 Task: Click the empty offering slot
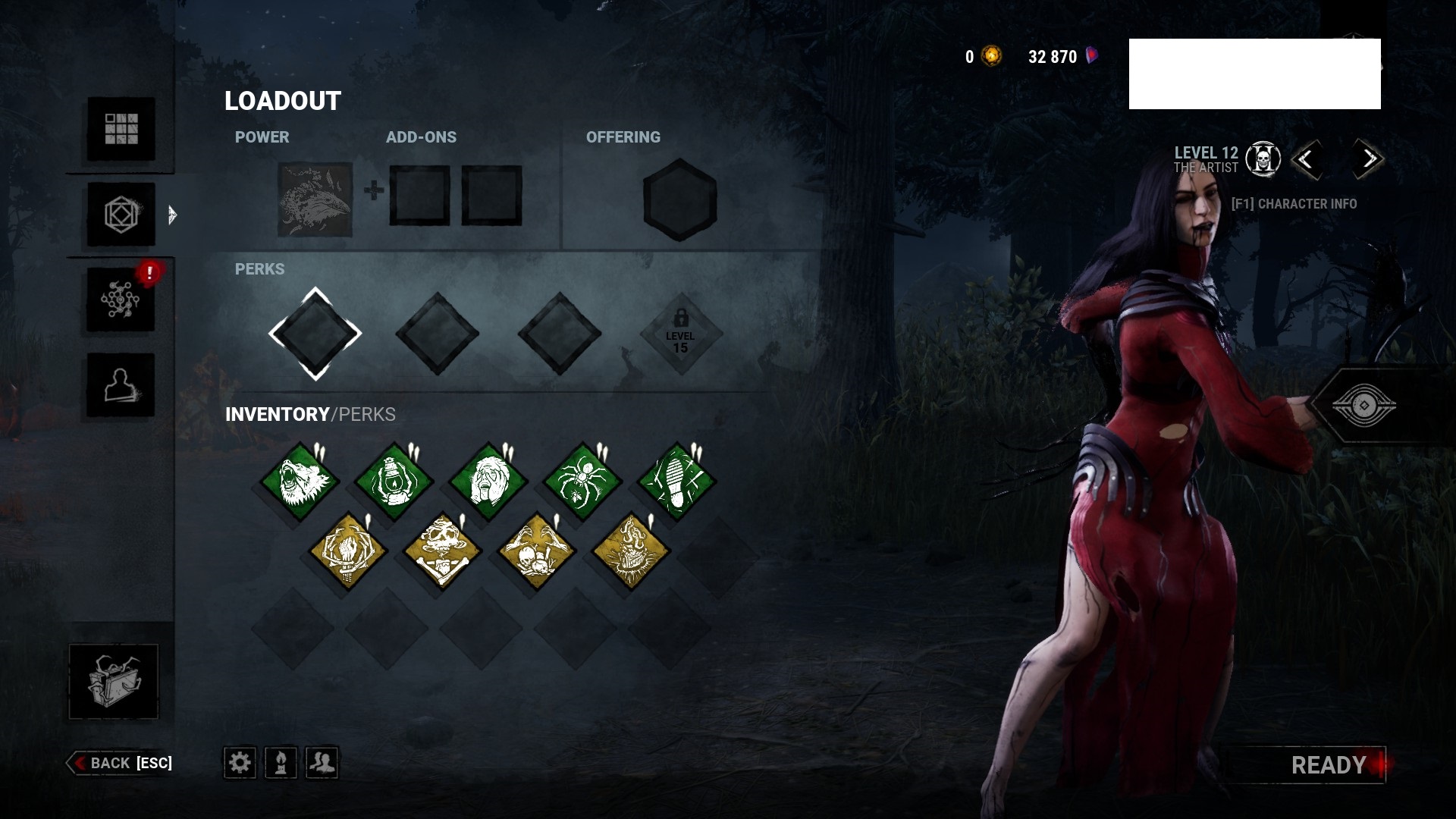679,199
